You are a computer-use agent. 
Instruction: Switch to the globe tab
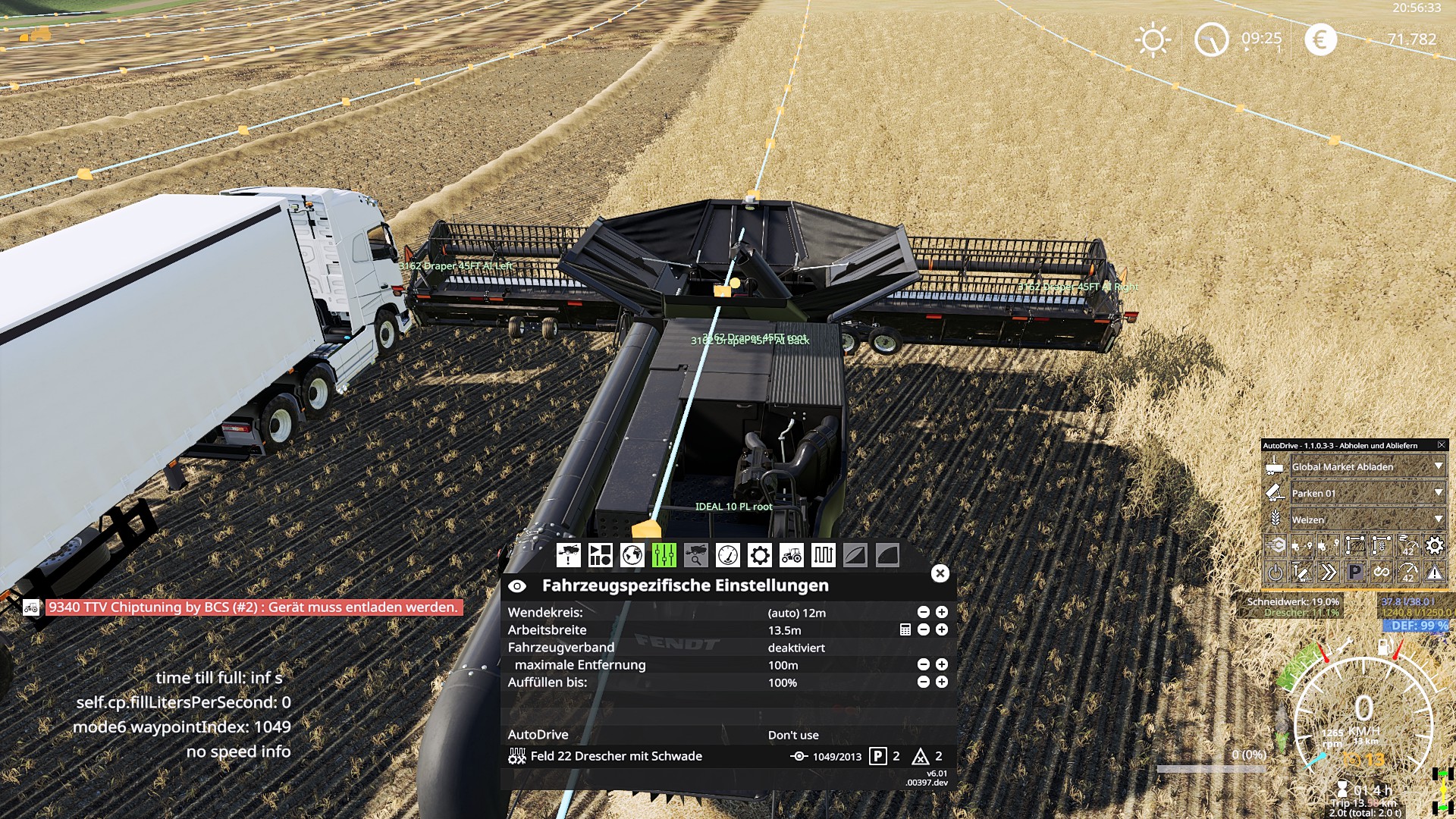coord(632,555)
